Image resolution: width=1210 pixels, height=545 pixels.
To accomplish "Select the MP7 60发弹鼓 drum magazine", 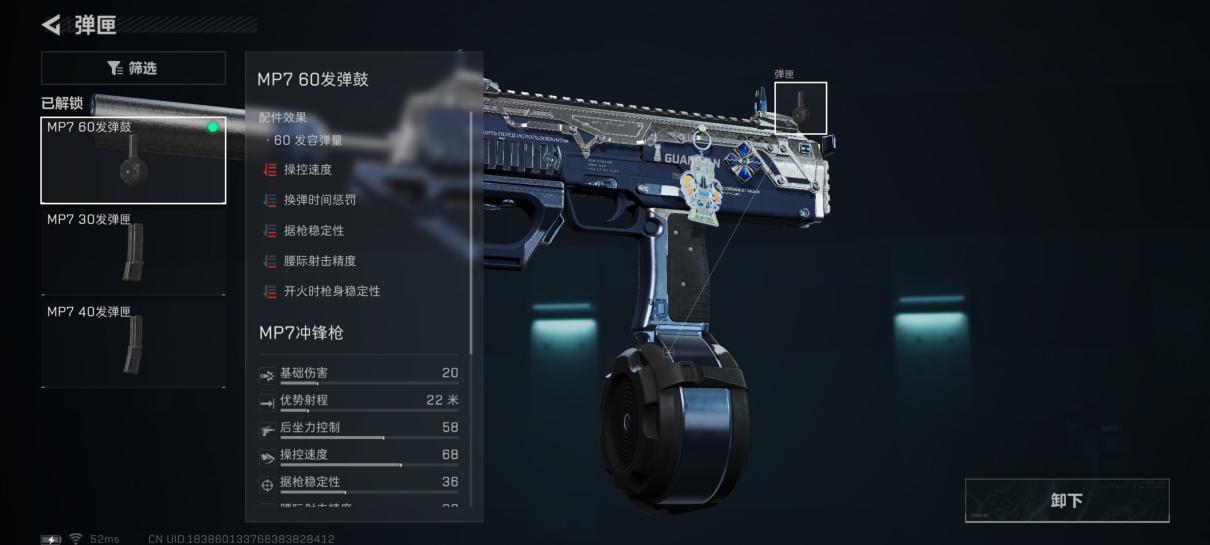I will point(133,160).
